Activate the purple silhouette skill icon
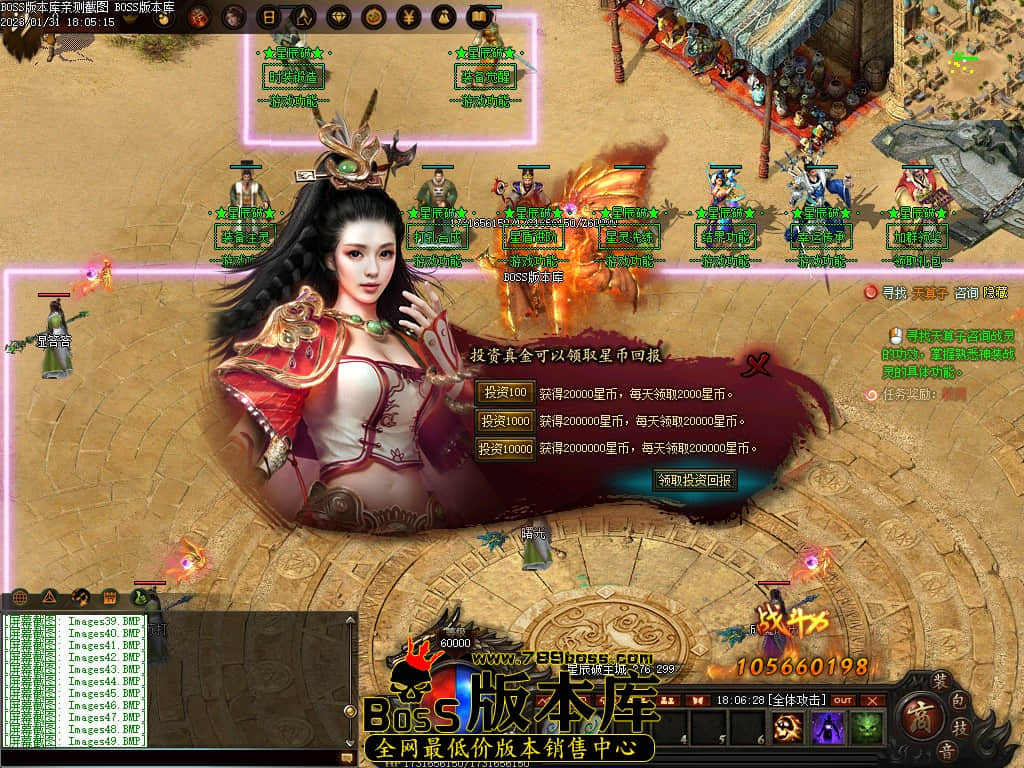Viewport: 1024px width, 768px height. 827,727
